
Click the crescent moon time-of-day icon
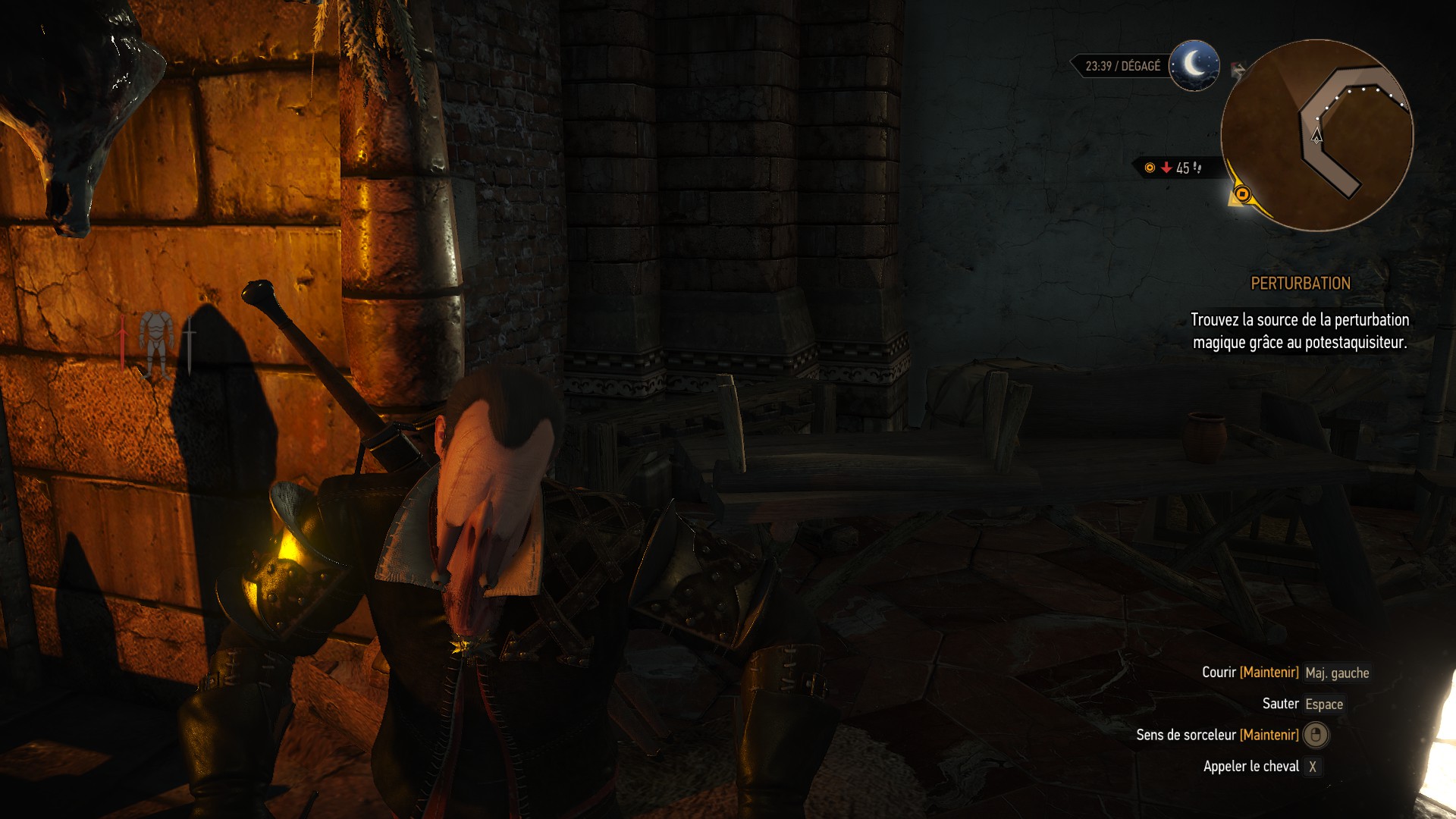(1194, 65)
